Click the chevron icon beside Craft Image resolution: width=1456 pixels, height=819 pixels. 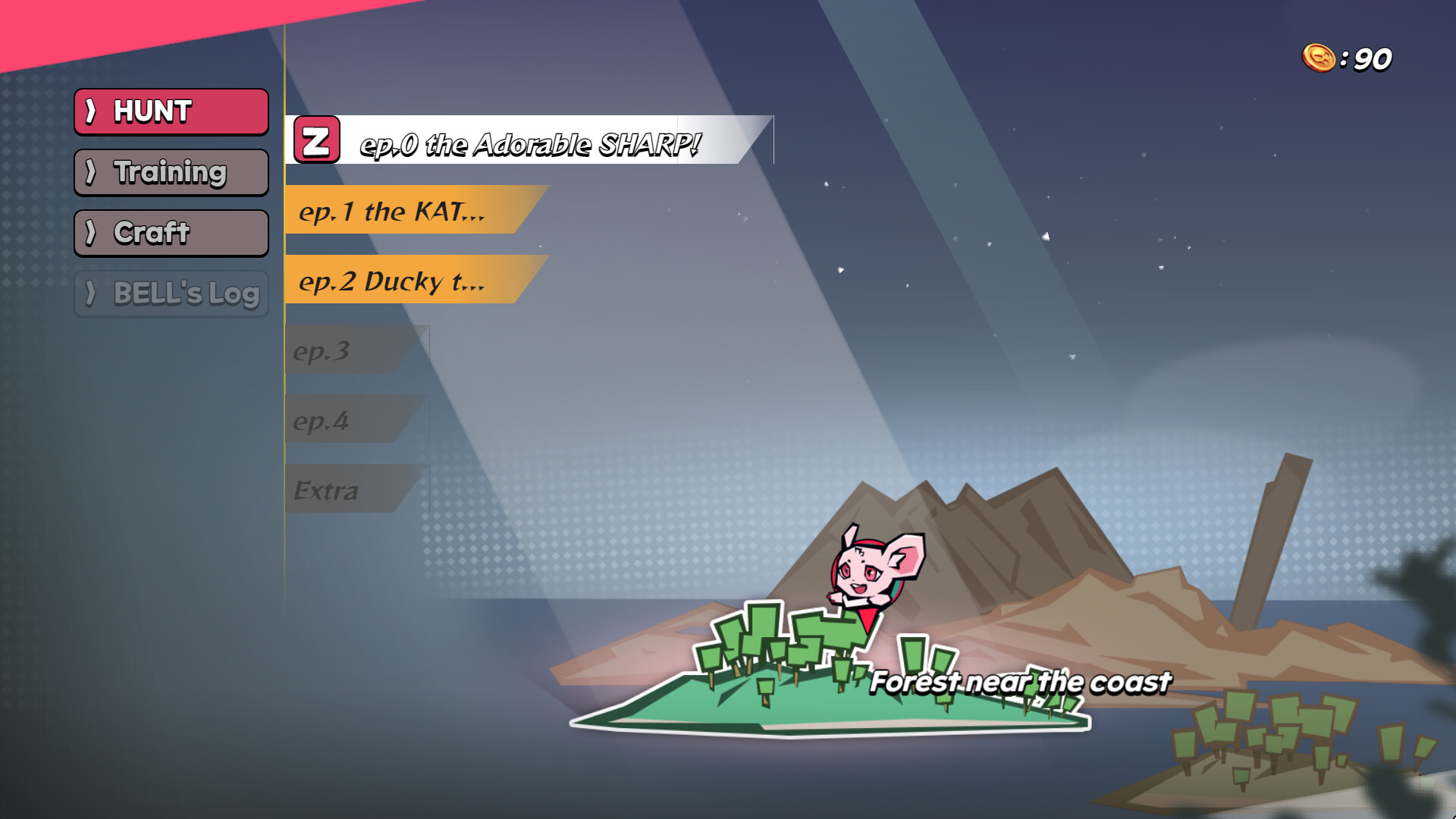[92, 233]
